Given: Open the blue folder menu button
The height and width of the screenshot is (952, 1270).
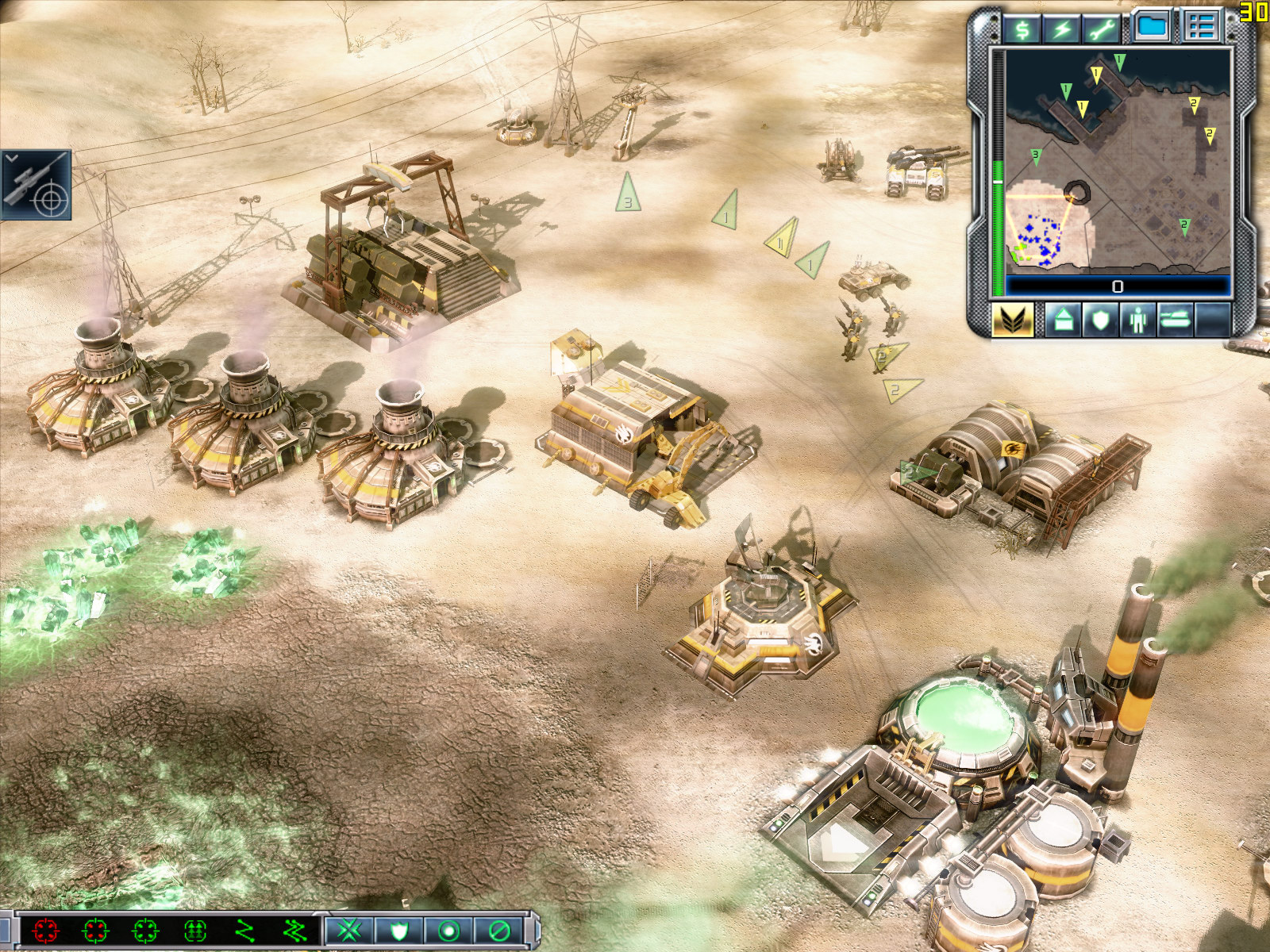Looking at the screenshot, I should 1152,26.
